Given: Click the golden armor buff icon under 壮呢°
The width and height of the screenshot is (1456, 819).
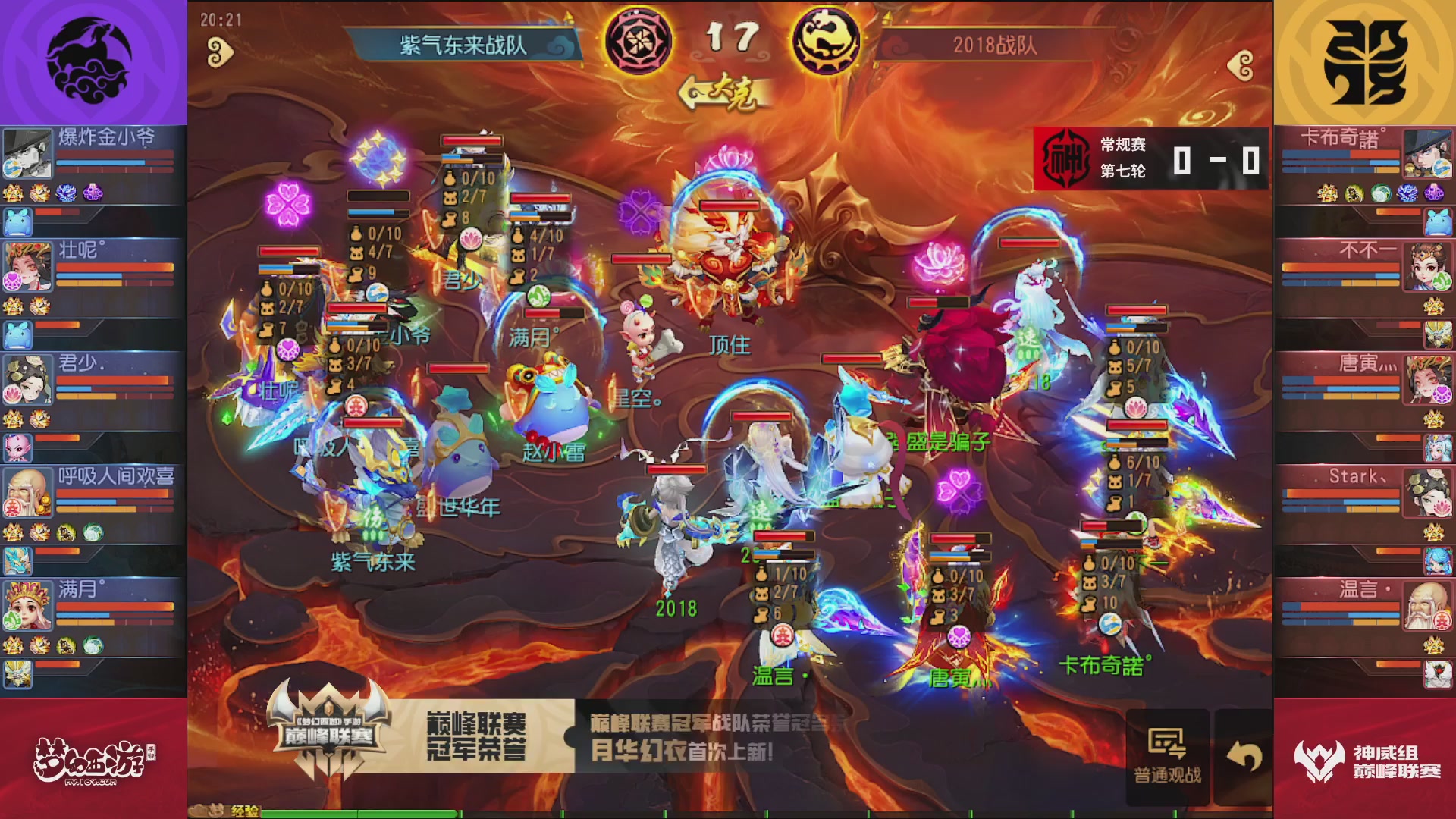Looking at the screenshot, I should coord(14,307).
